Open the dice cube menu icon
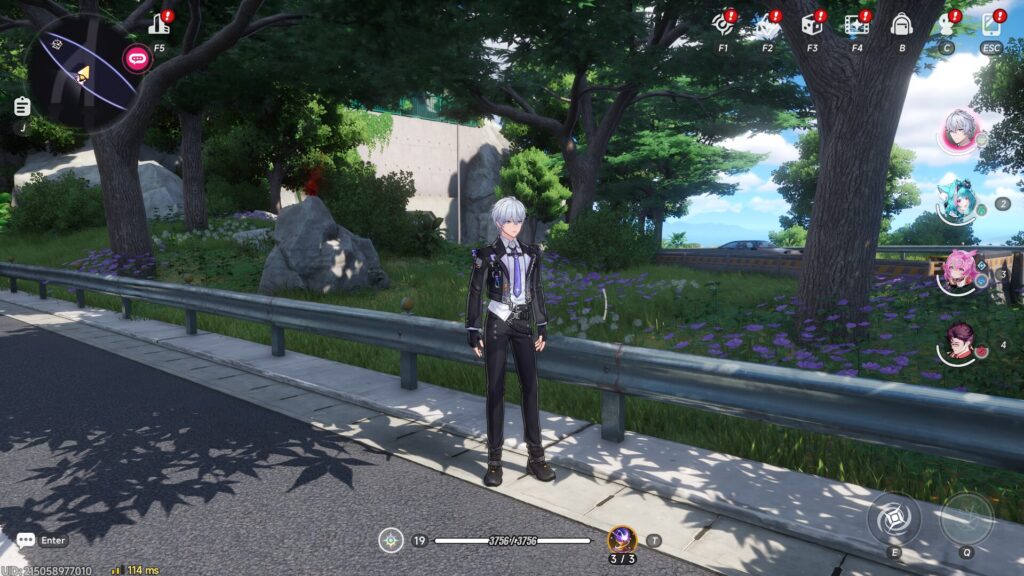 pyautogui.click(x=812, y=25)
